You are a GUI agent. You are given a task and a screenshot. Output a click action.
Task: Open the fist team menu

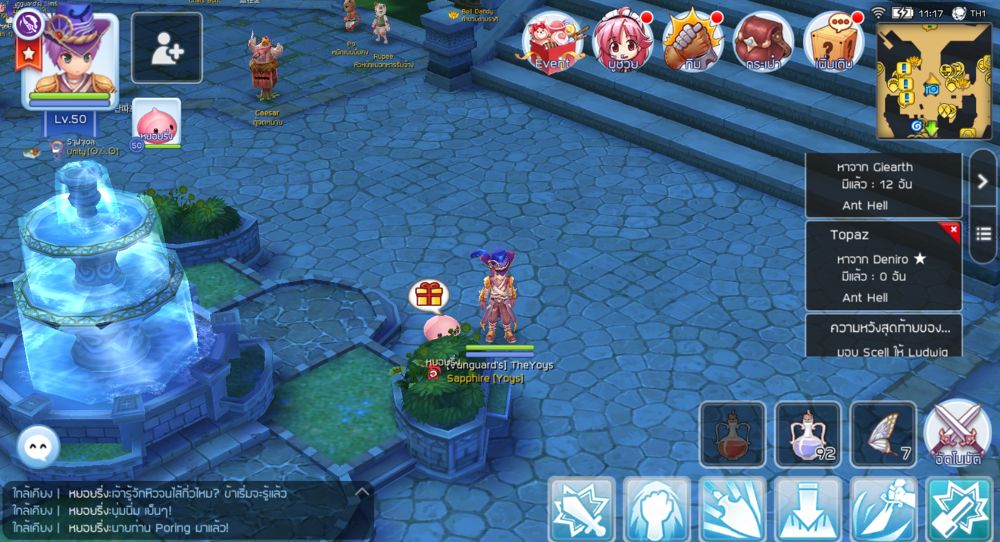692,42
